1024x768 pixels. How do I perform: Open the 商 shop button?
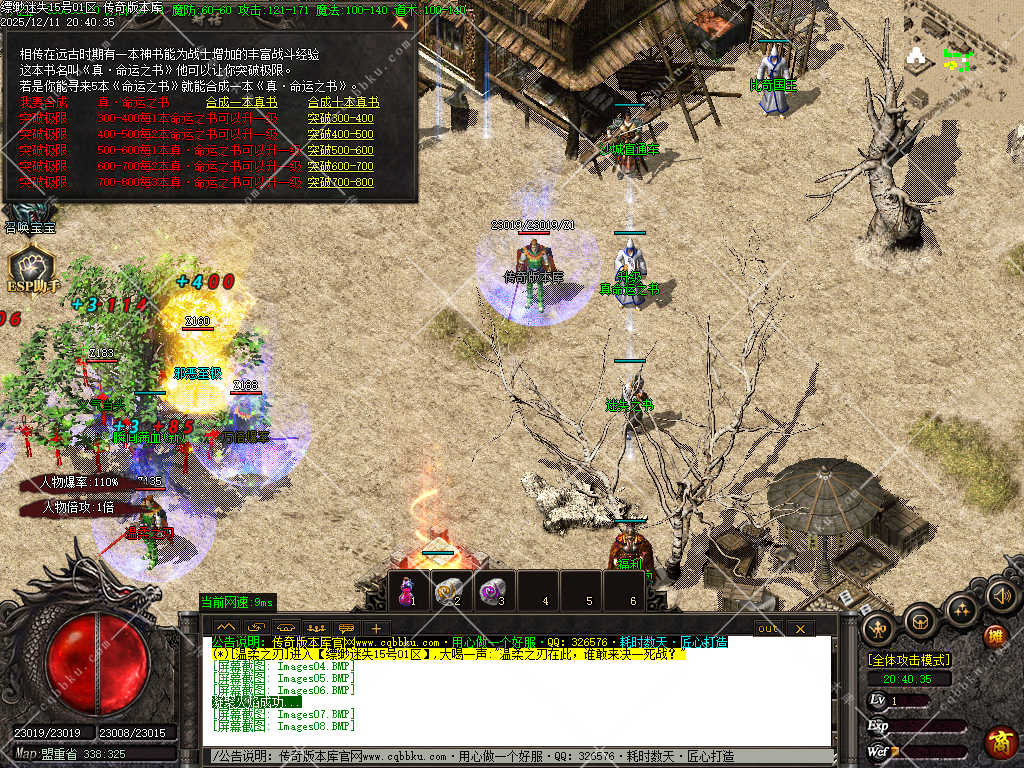coord(999,741)
